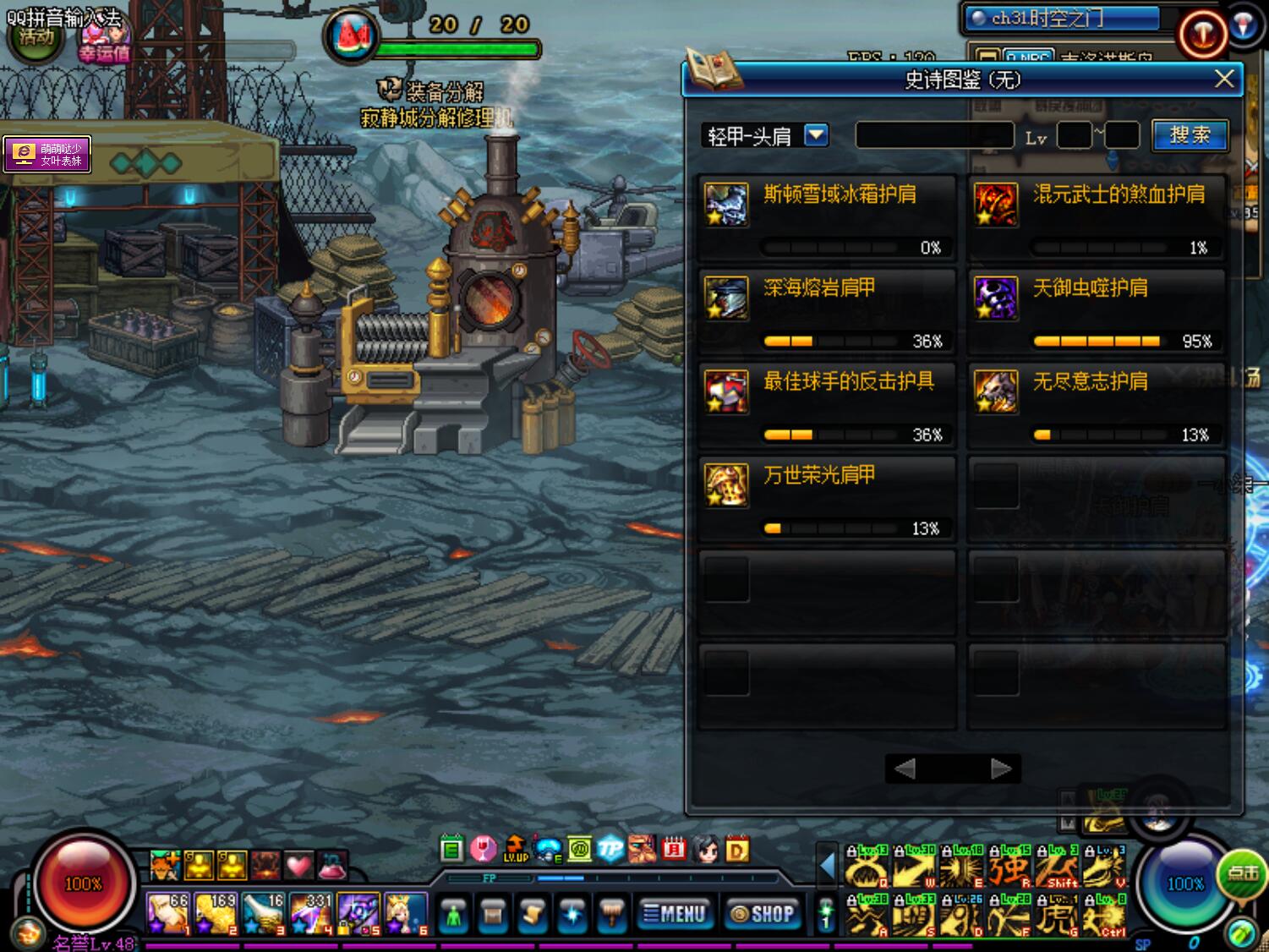
Task: Click the 搜索 search button
Action: (1190, 135)
